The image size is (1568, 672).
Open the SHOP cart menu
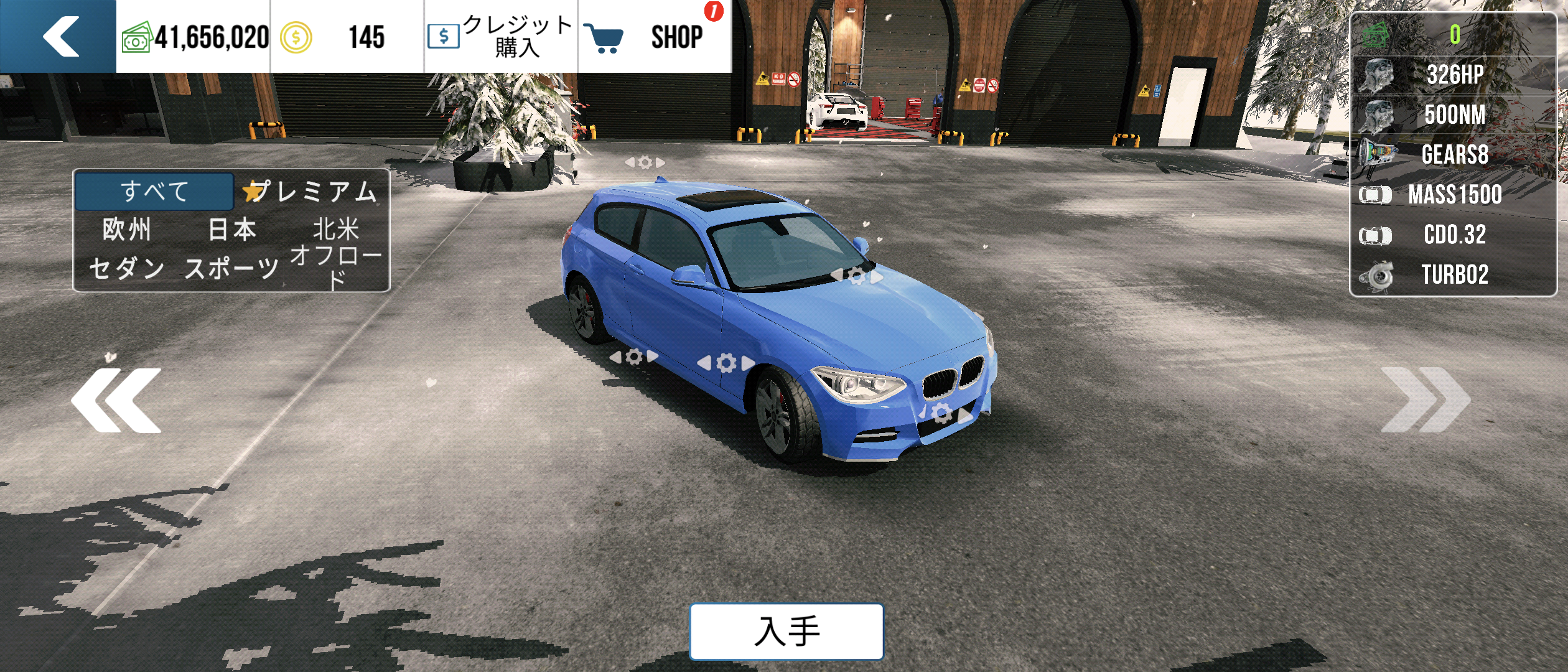(653, 36)
